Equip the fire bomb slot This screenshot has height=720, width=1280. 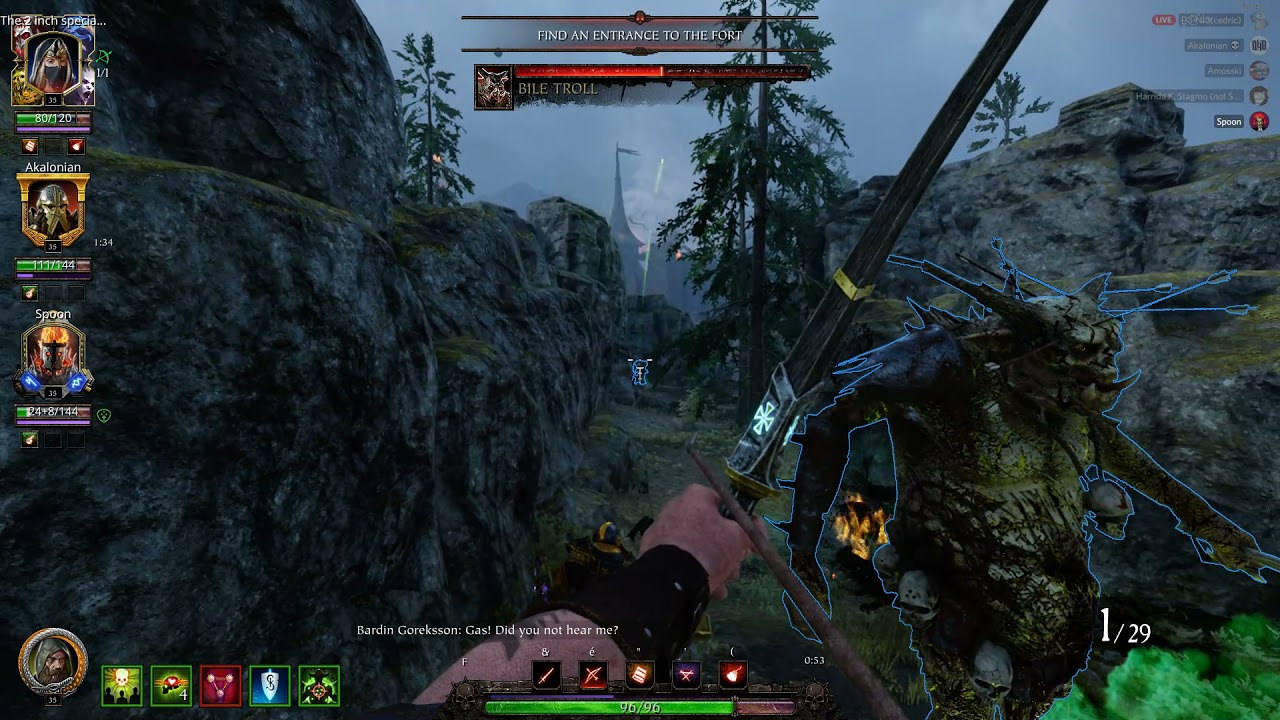pyautogui.click(x=733, y=676)
